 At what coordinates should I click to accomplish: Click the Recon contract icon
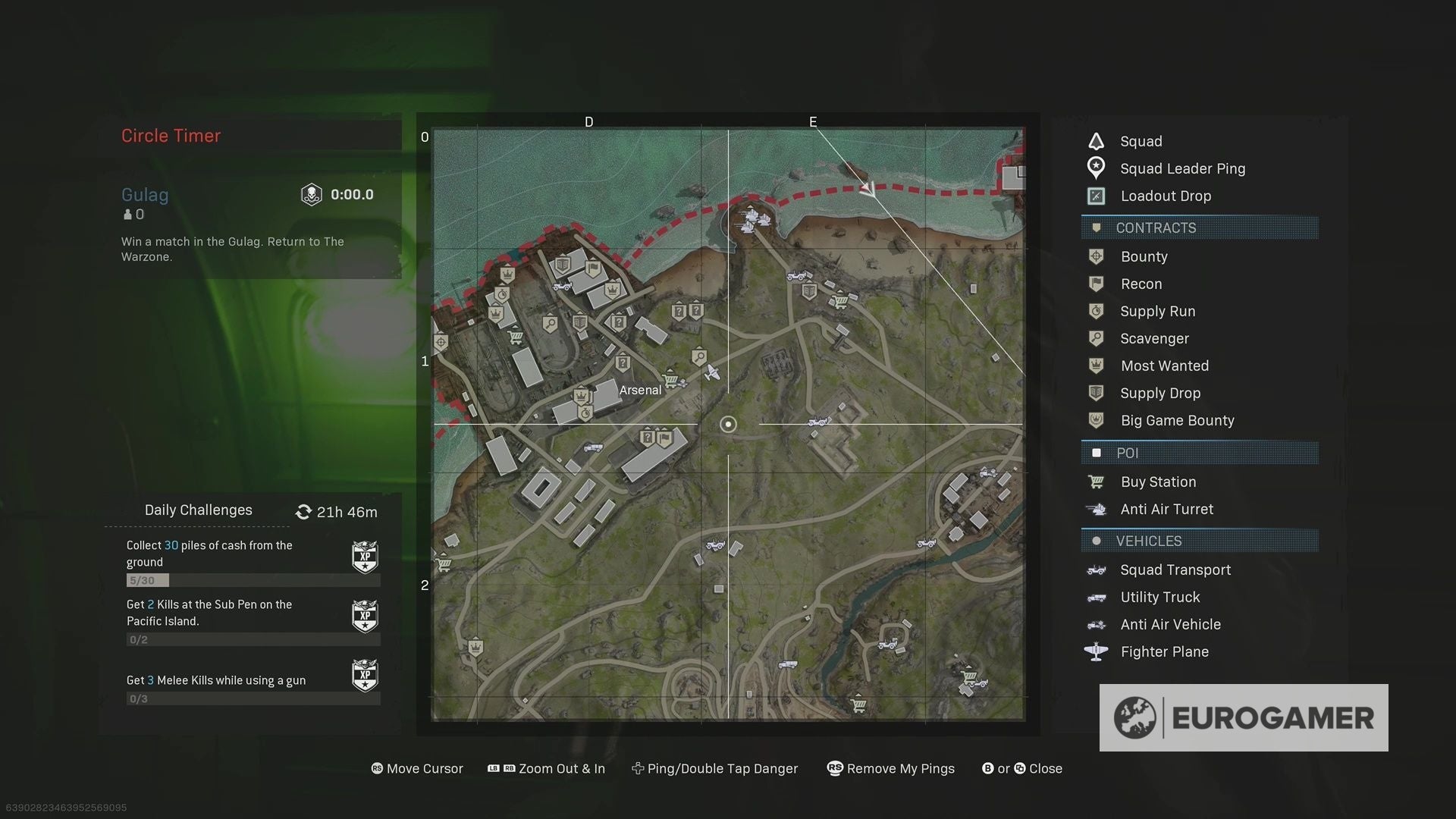[1097, 284]
